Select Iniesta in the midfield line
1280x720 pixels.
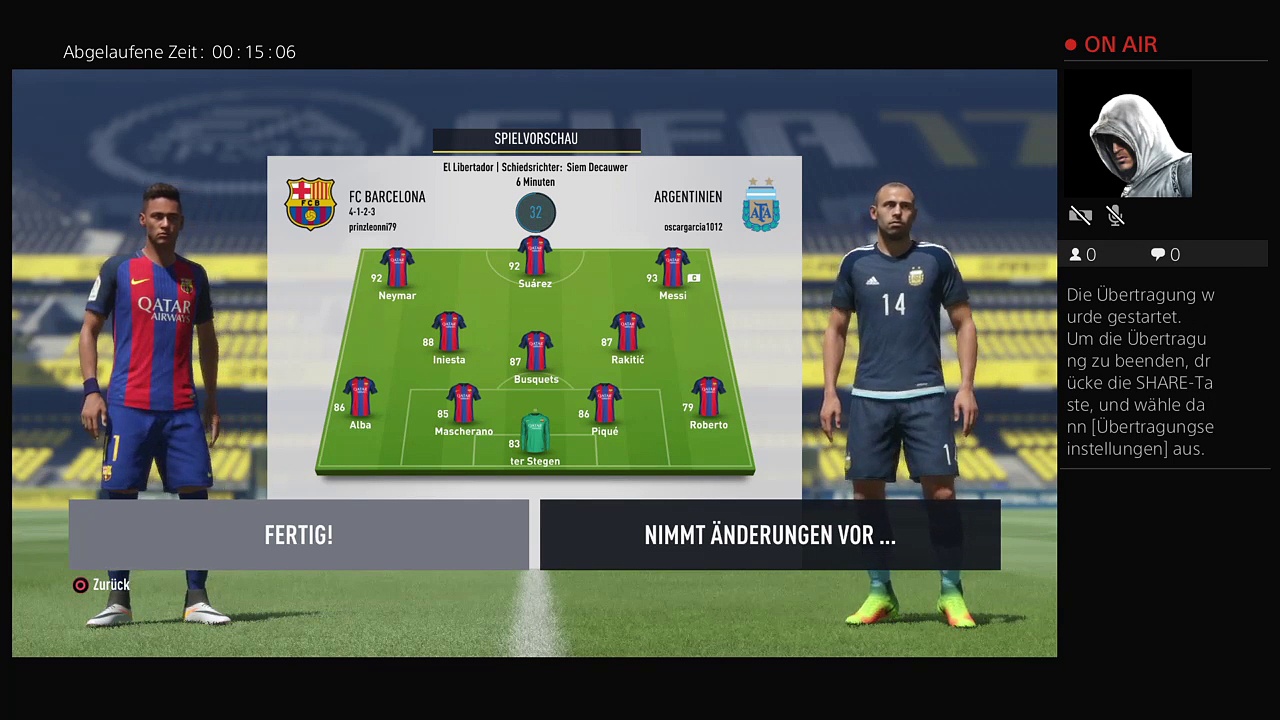coord(449,332)
